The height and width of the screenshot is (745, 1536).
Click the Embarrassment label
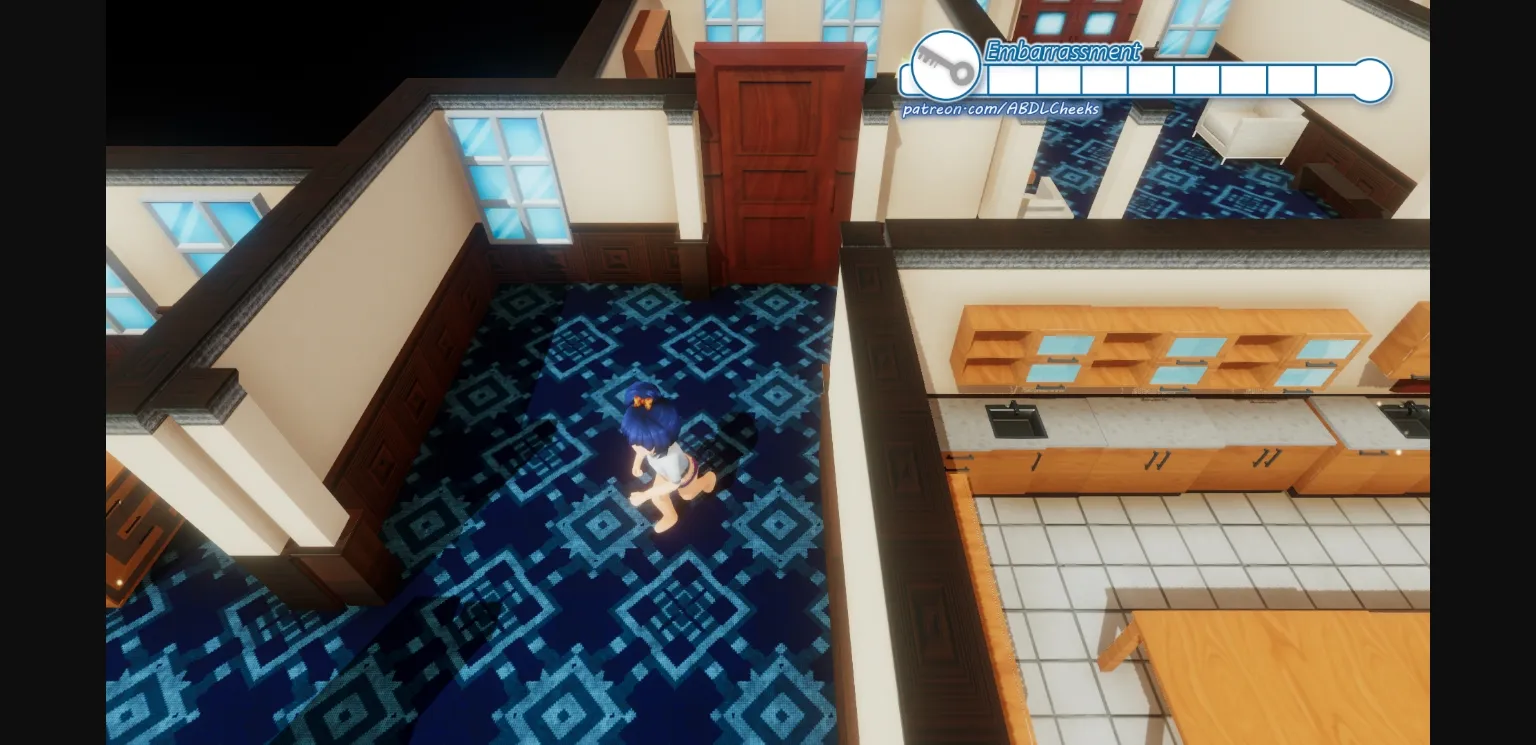click(1062, 52)
